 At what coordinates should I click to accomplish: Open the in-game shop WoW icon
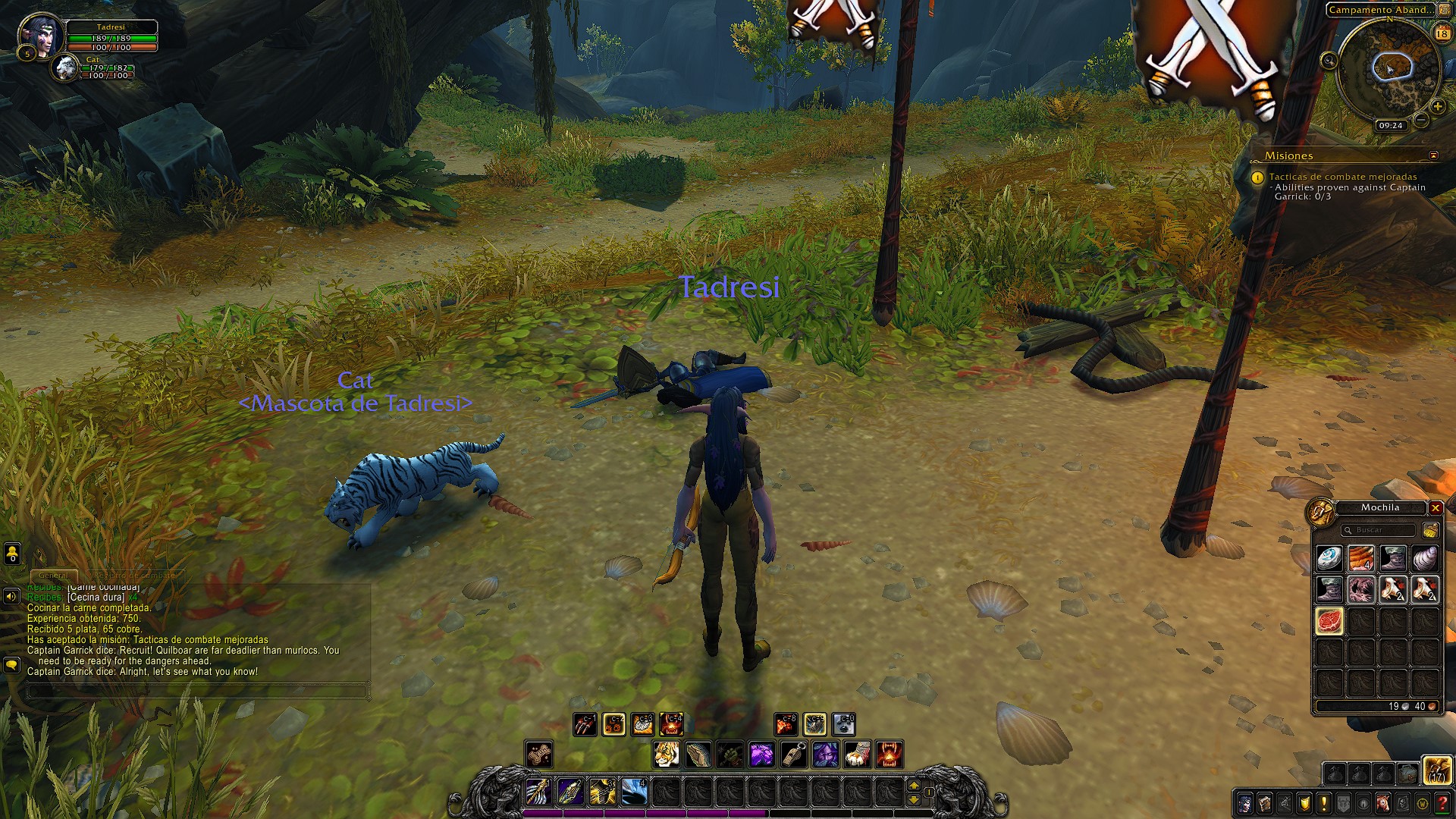[1423, 803]
